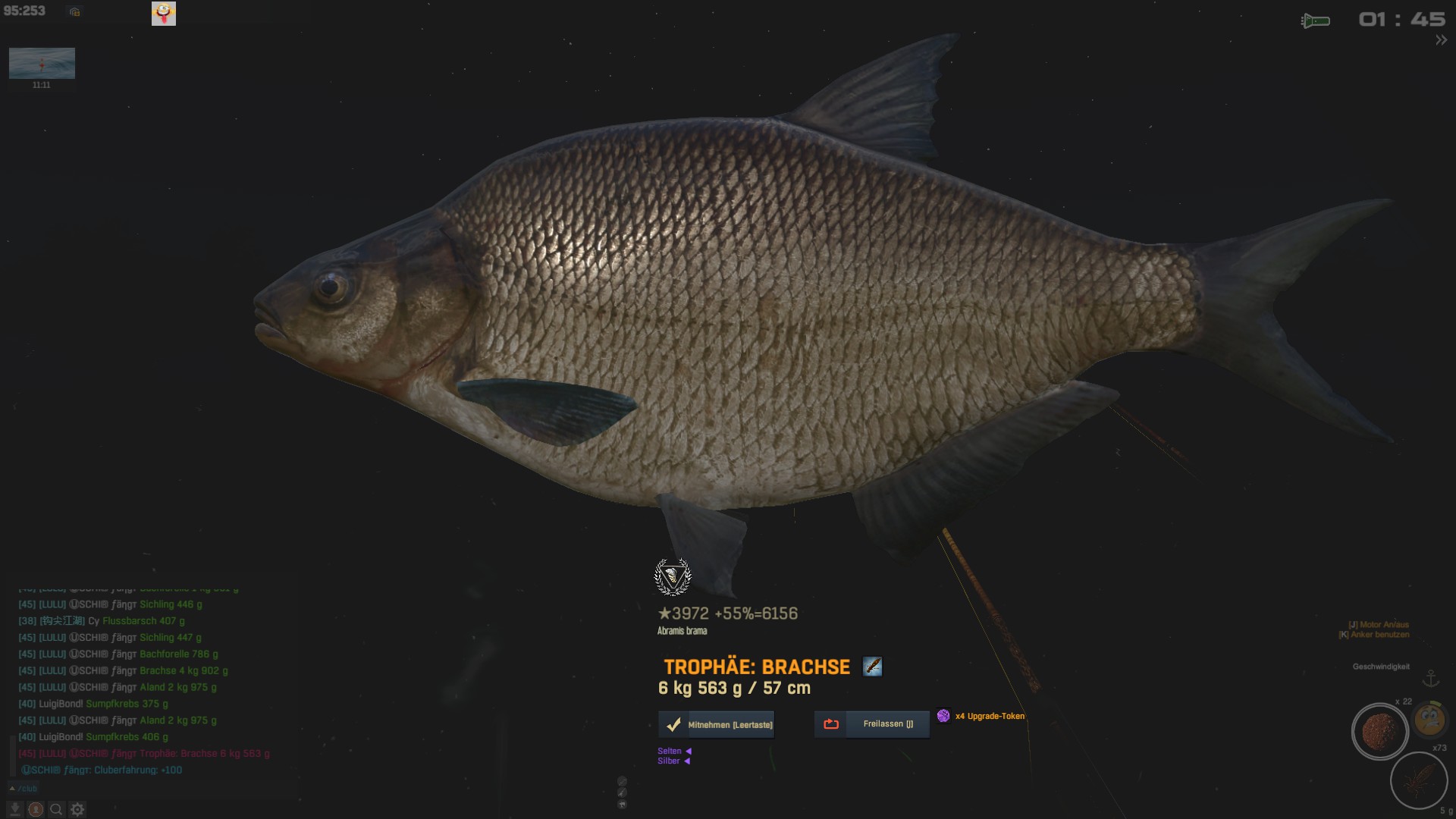Viewport: 1456px width, 819px height.
Task: Release the bream with the Freilassen button
Action: [x=871, y=724]
